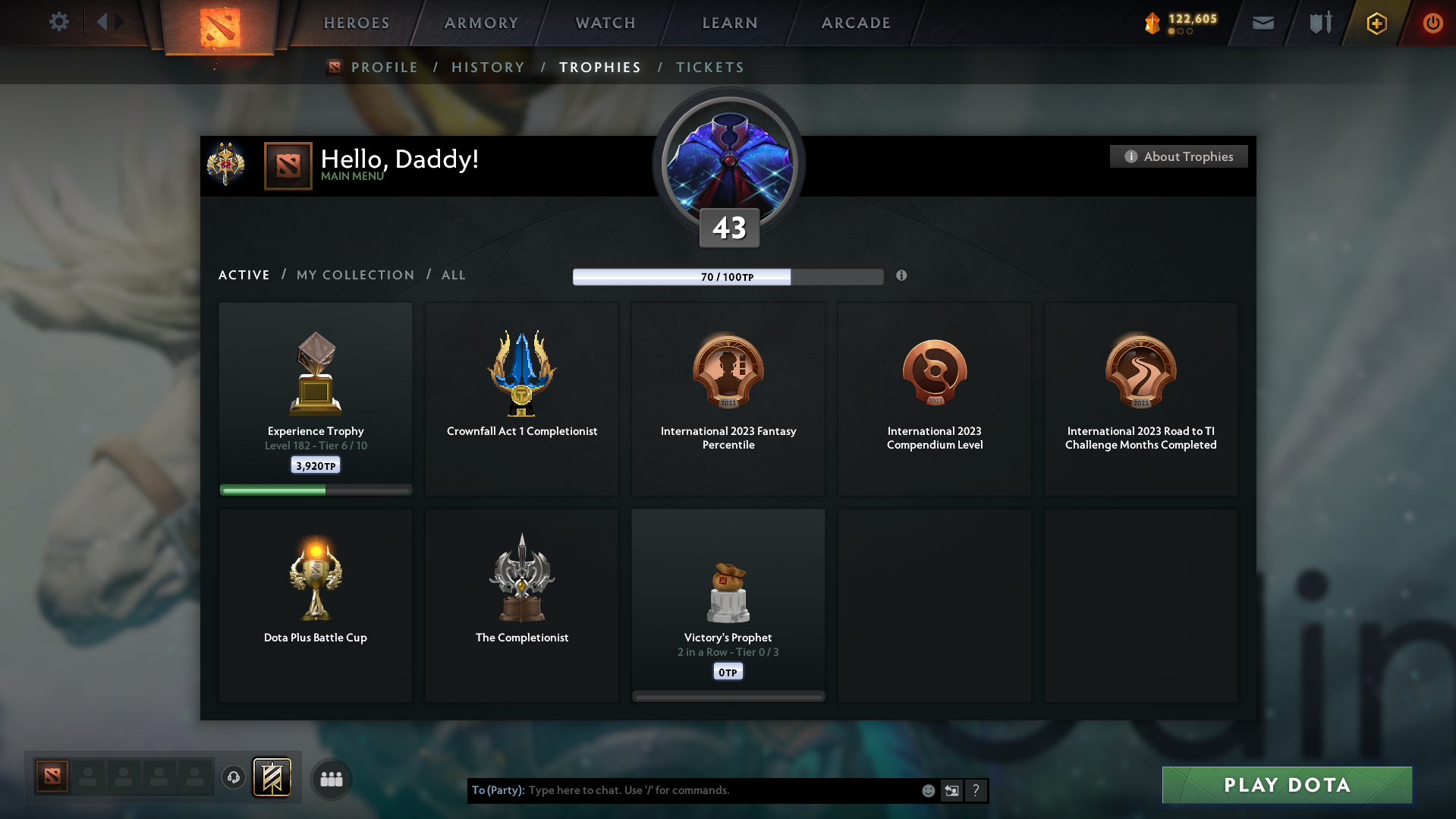The image size is (1456, 819).
Task: Open the mail notifications inbox icon
Action: (x=1263, y=23)
